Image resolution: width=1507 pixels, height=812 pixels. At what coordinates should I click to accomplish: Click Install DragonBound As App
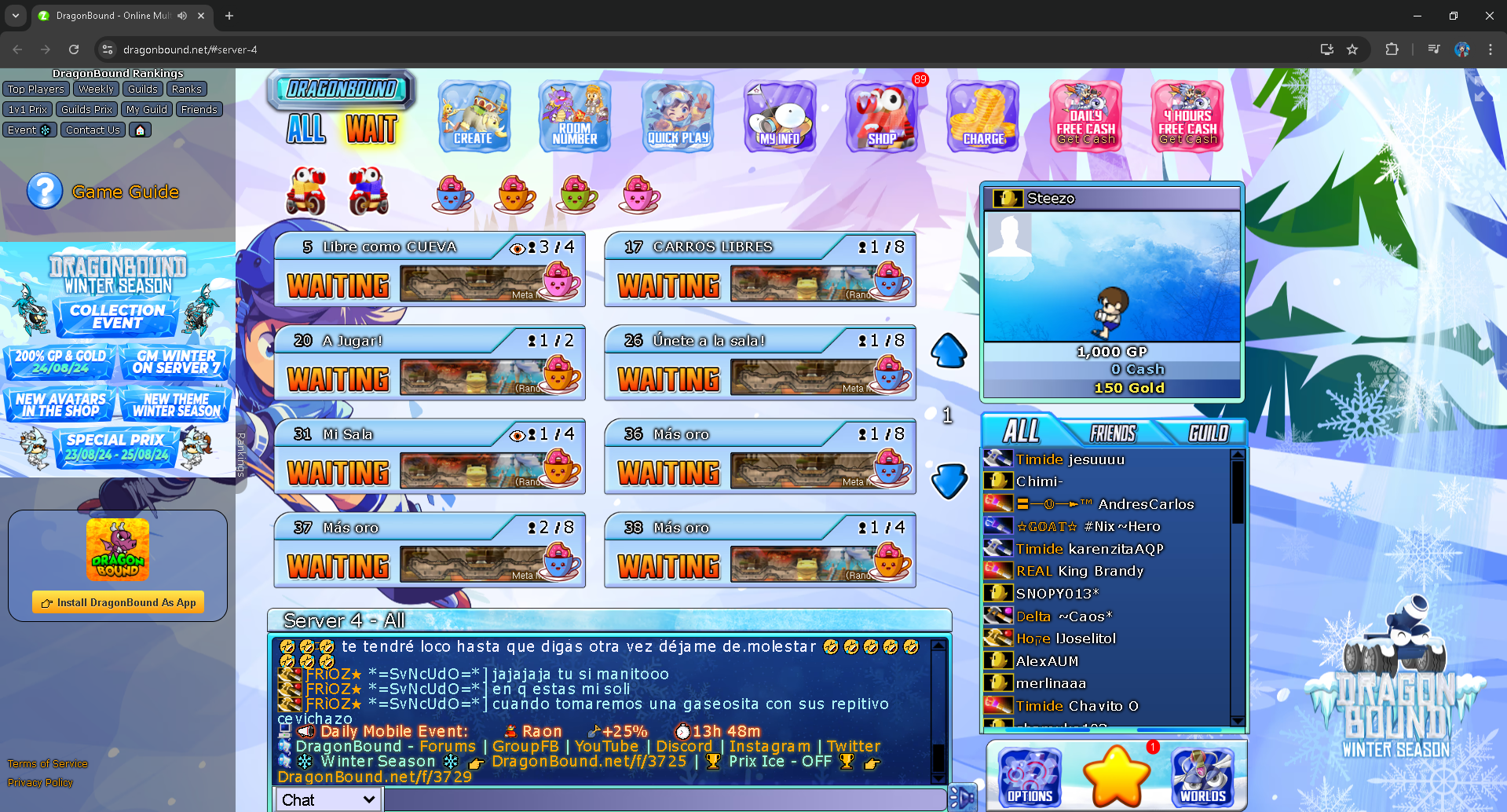click(x=117, y=602)
